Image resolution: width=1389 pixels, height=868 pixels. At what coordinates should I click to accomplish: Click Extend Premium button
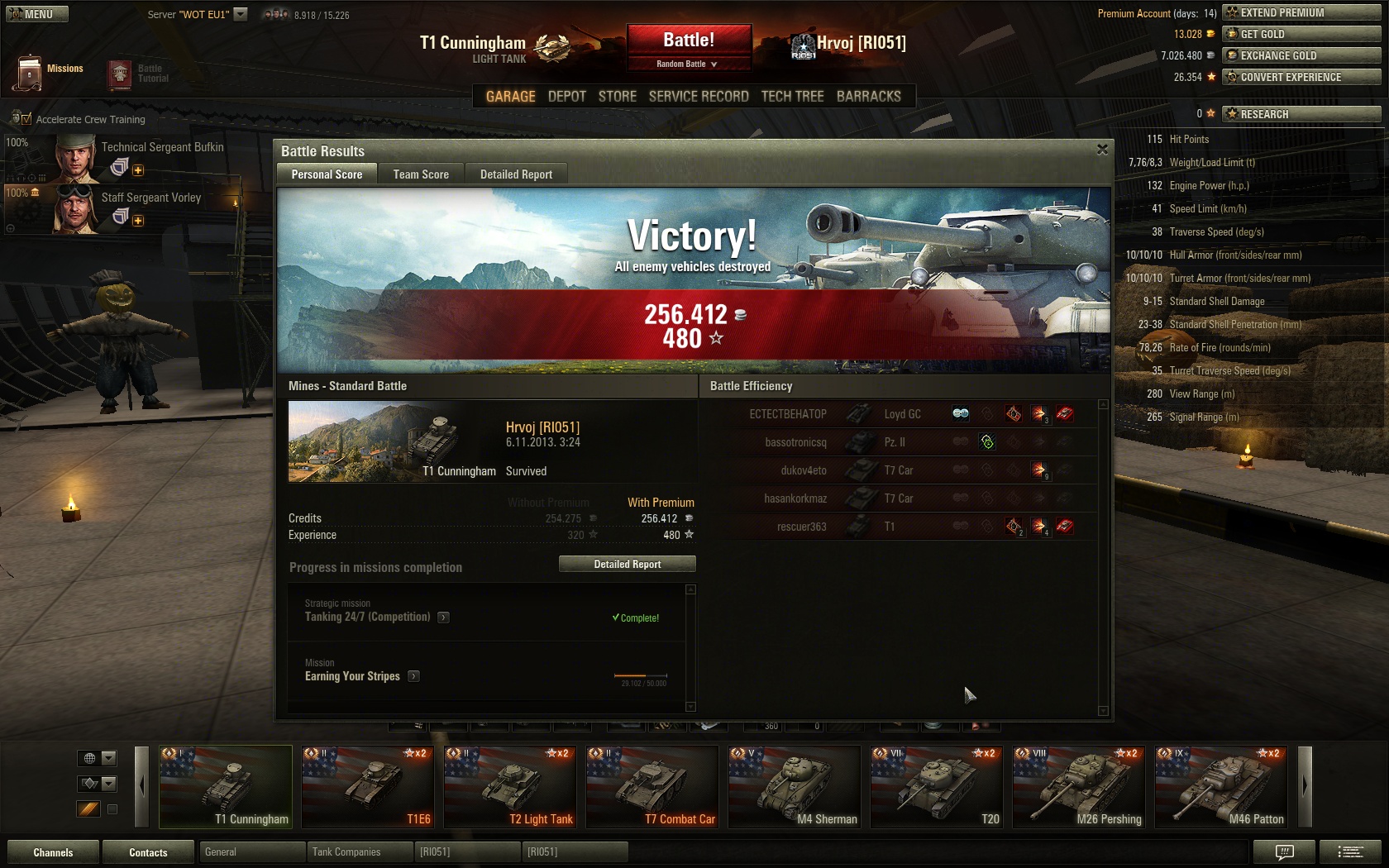pos(1301,12)
